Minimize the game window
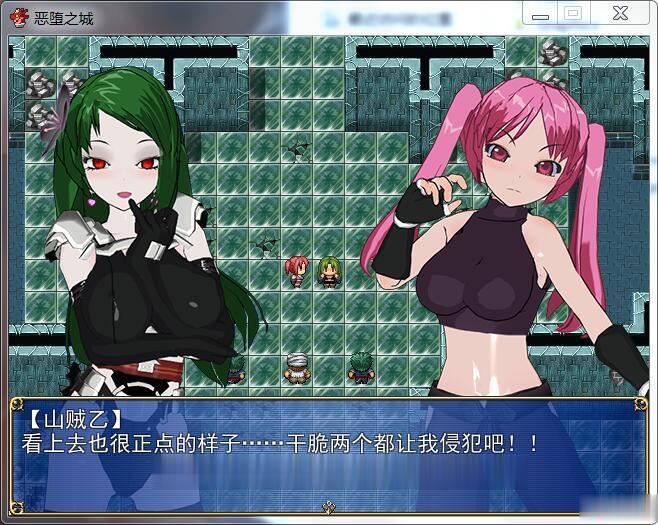This screenshot has height=525, width=658. pyautogui.click(x=542, y=14)
